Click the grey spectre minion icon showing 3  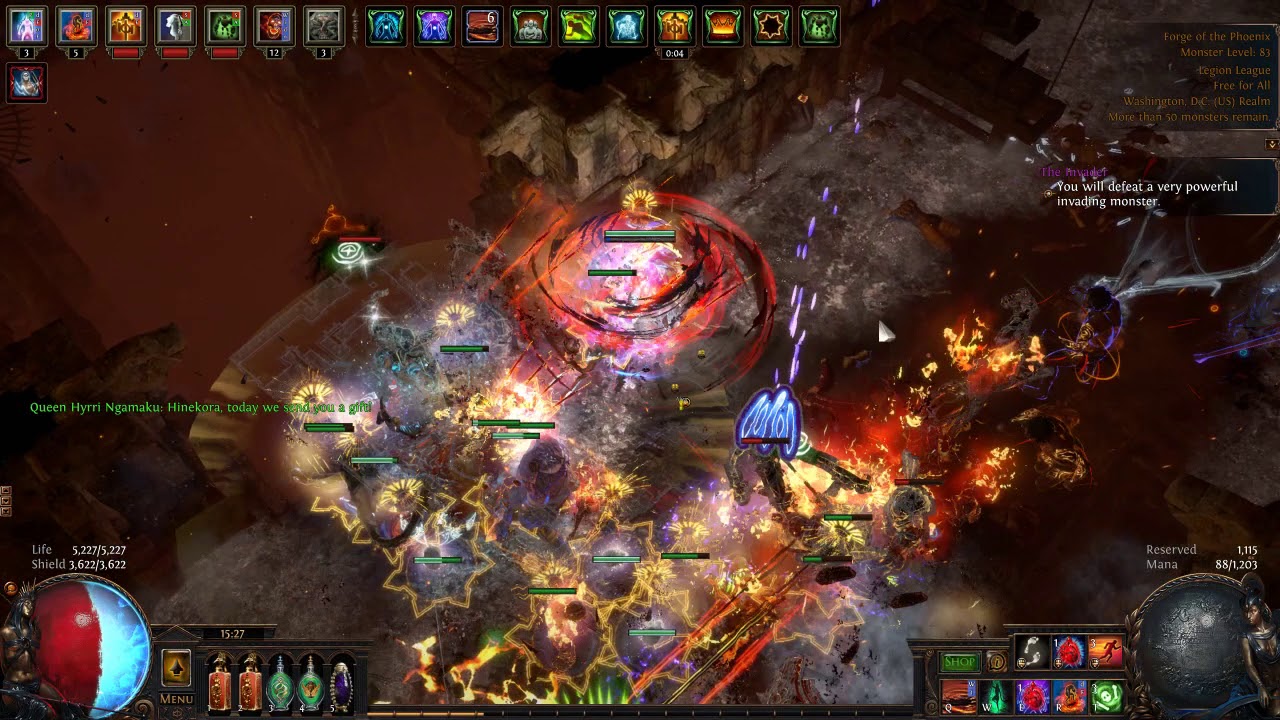(323, 27)
